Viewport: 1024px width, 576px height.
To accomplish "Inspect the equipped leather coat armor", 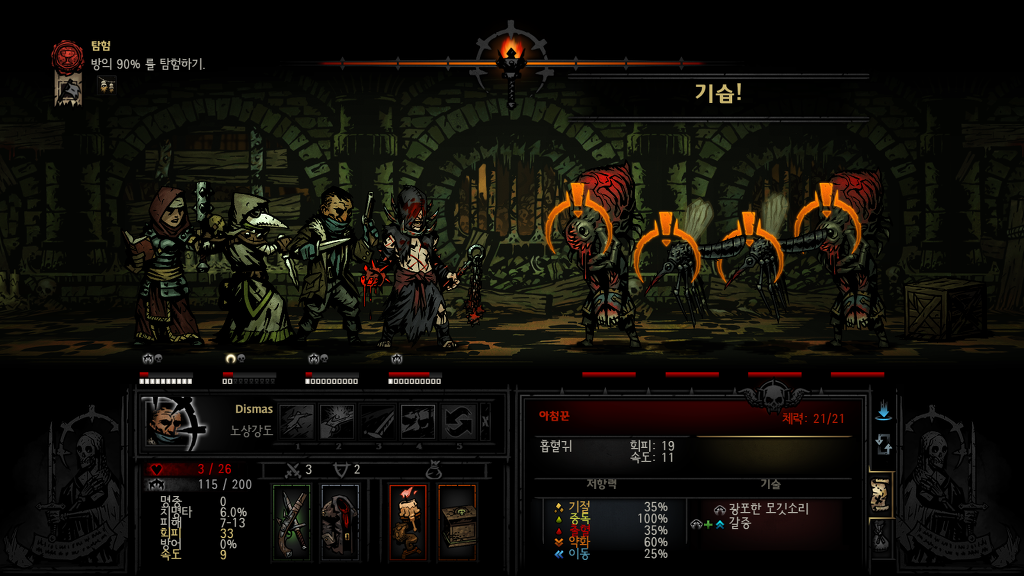I will (x=340, y=521).
